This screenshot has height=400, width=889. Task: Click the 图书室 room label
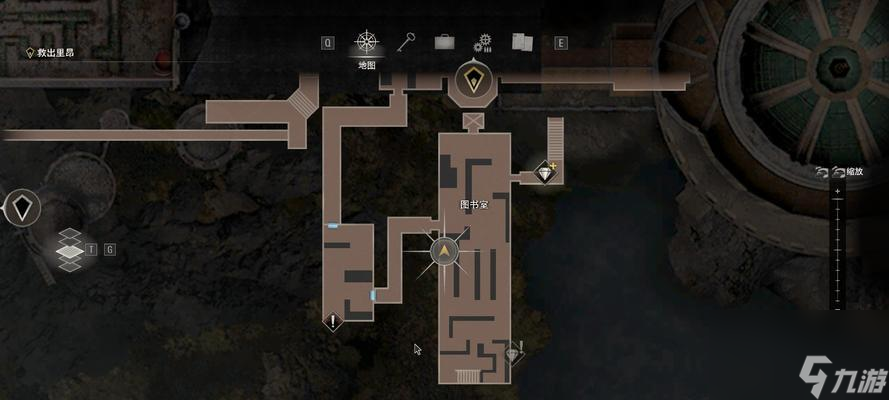click(473, 204)
